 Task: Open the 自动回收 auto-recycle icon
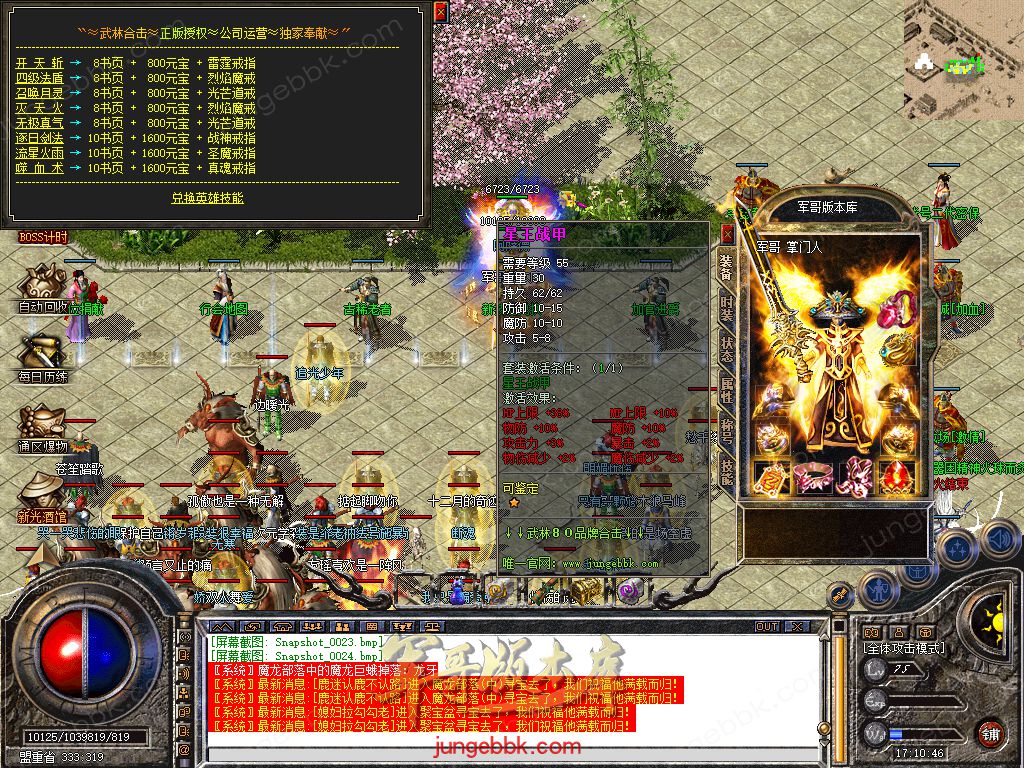pos(43,288)
